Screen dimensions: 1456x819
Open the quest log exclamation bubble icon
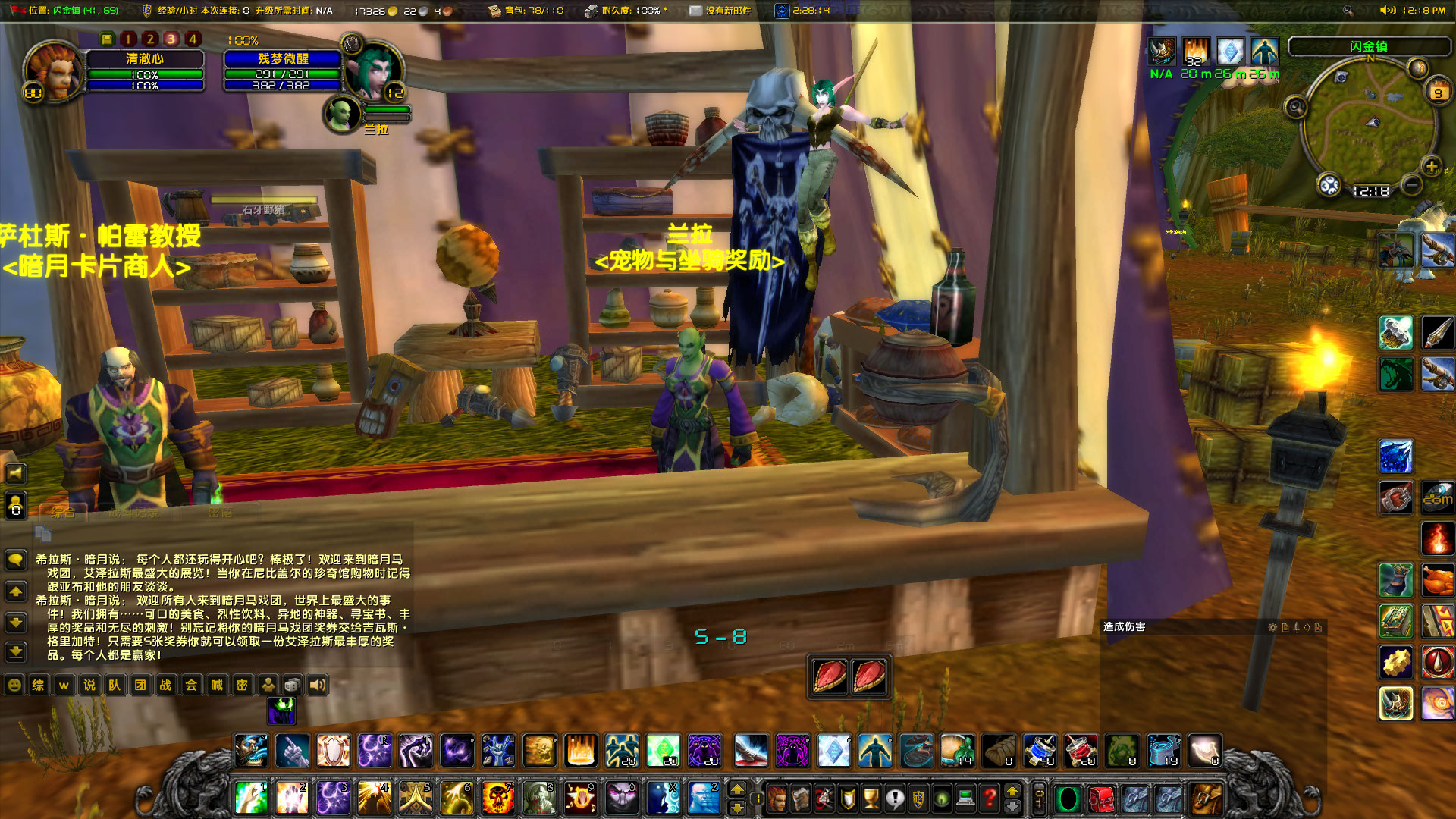tap(896, 799)
